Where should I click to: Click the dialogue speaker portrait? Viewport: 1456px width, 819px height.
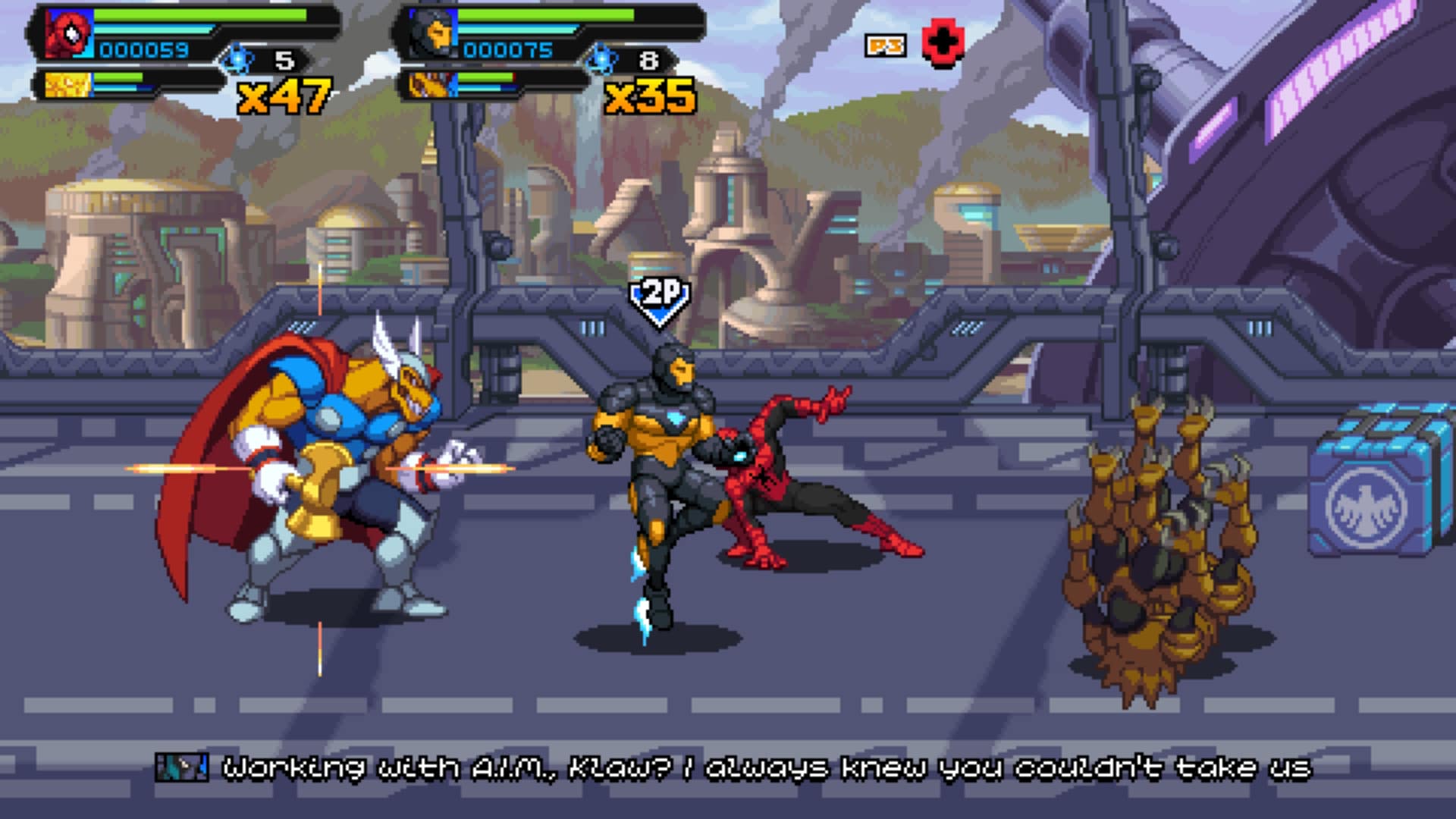click(x=181, y=767)
